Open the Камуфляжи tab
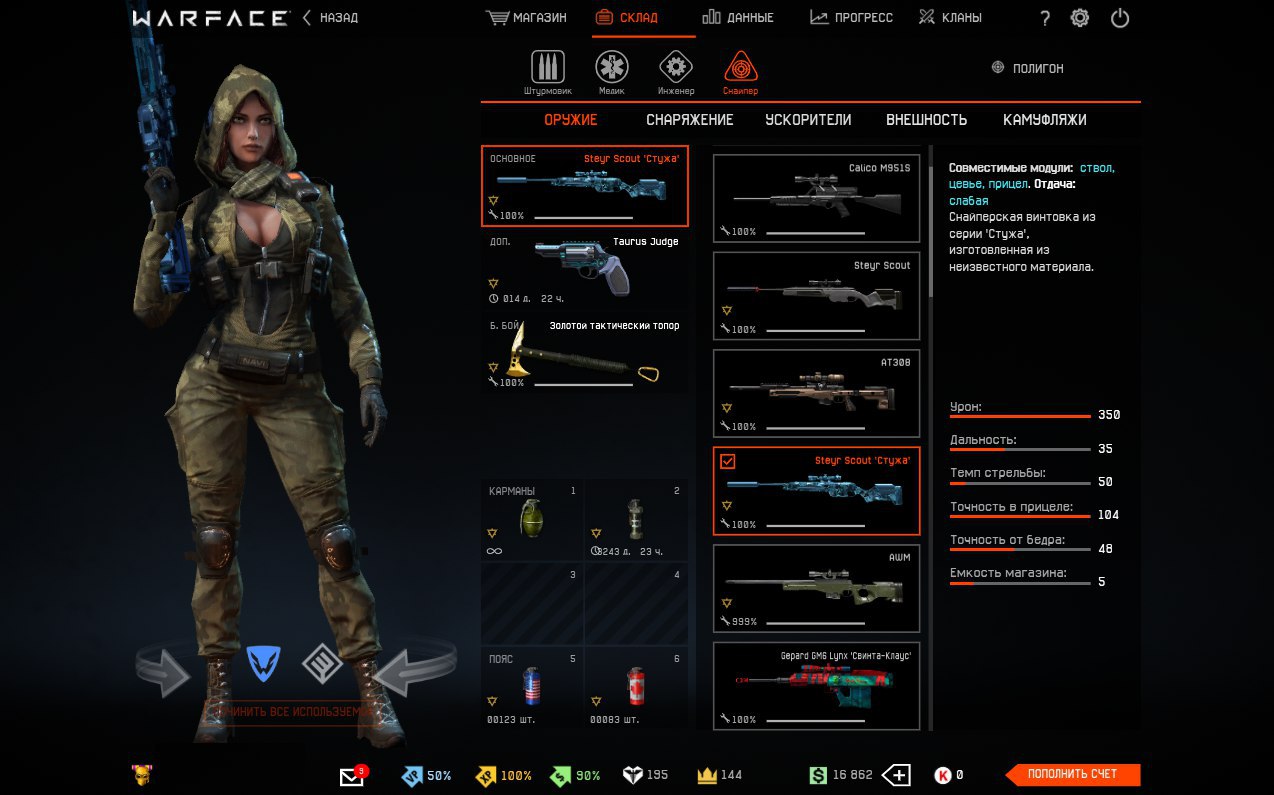1274x795 pixels. pos(1044,120)
